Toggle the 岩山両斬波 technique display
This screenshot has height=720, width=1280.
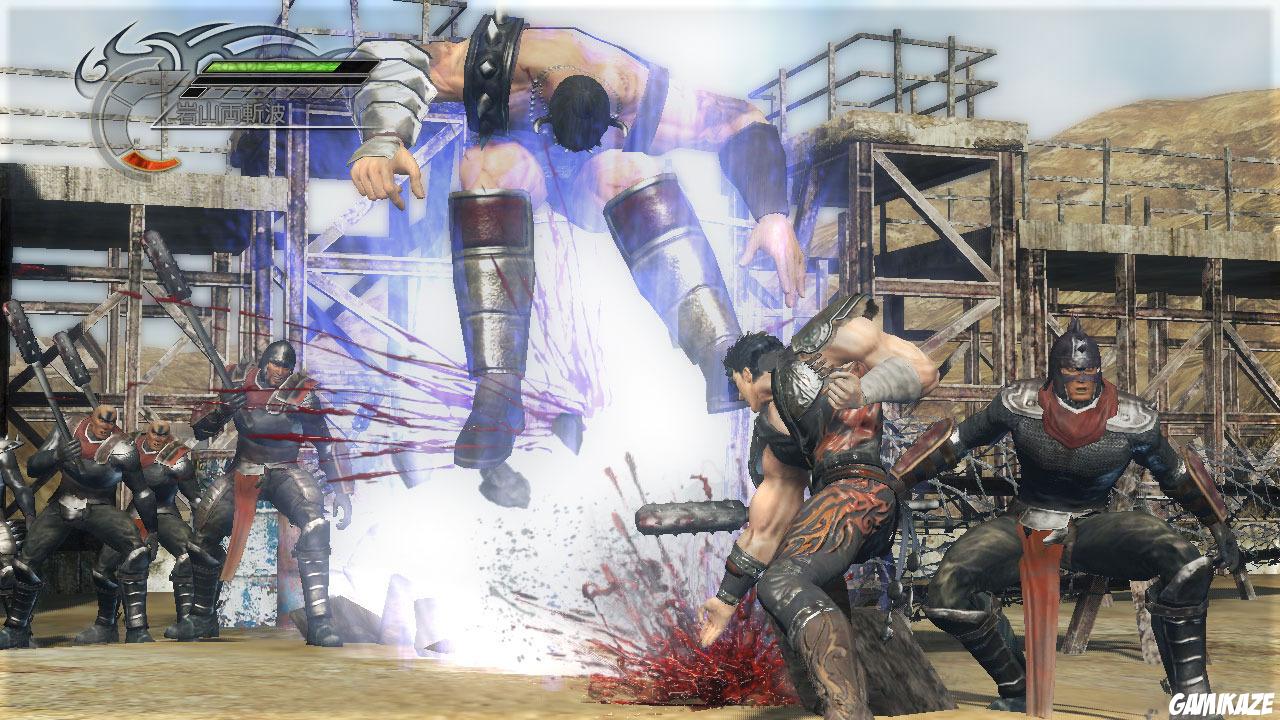click(230, 111)
